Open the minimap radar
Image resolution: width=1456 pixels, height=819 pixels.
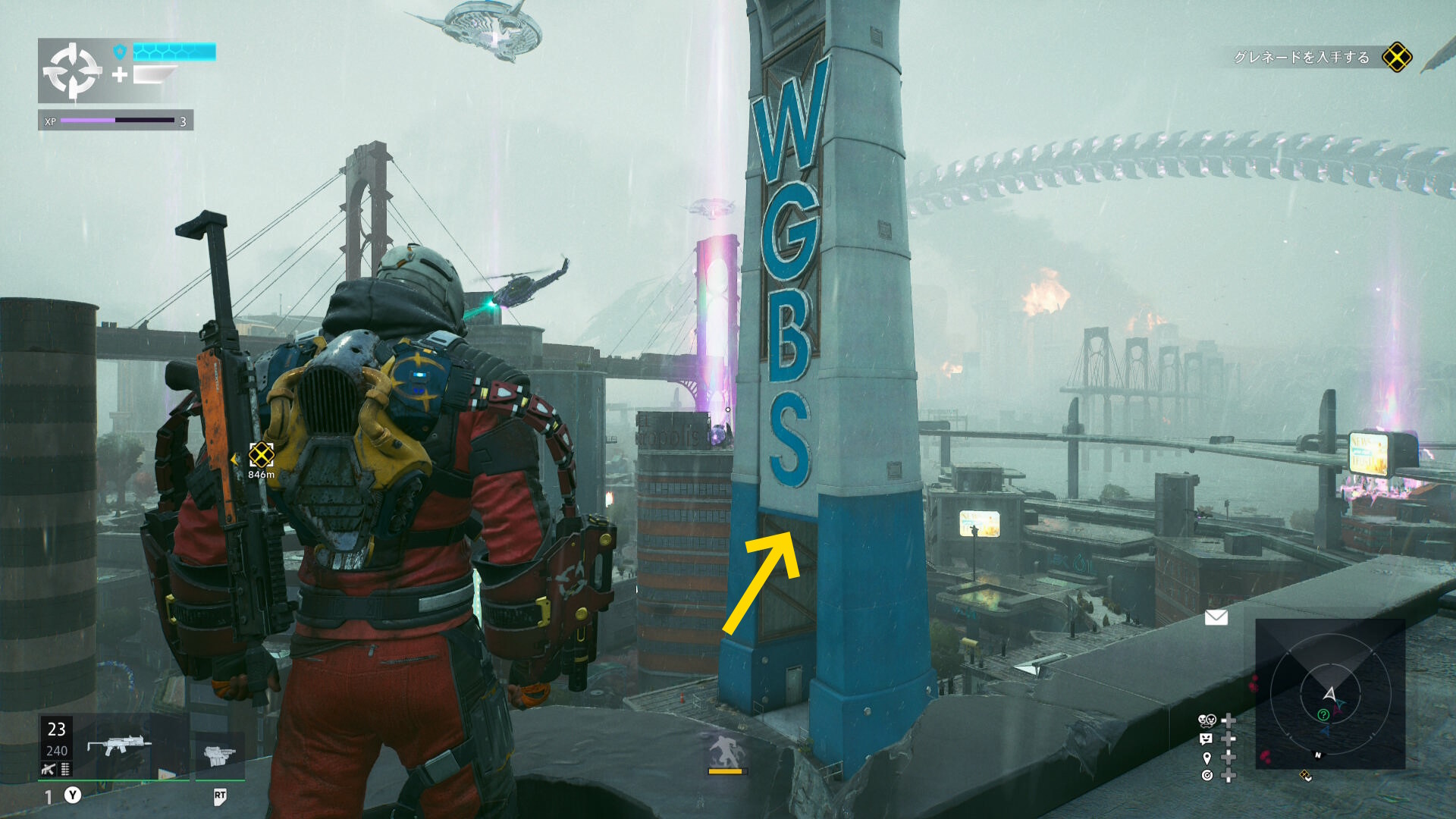[1330, 693]
